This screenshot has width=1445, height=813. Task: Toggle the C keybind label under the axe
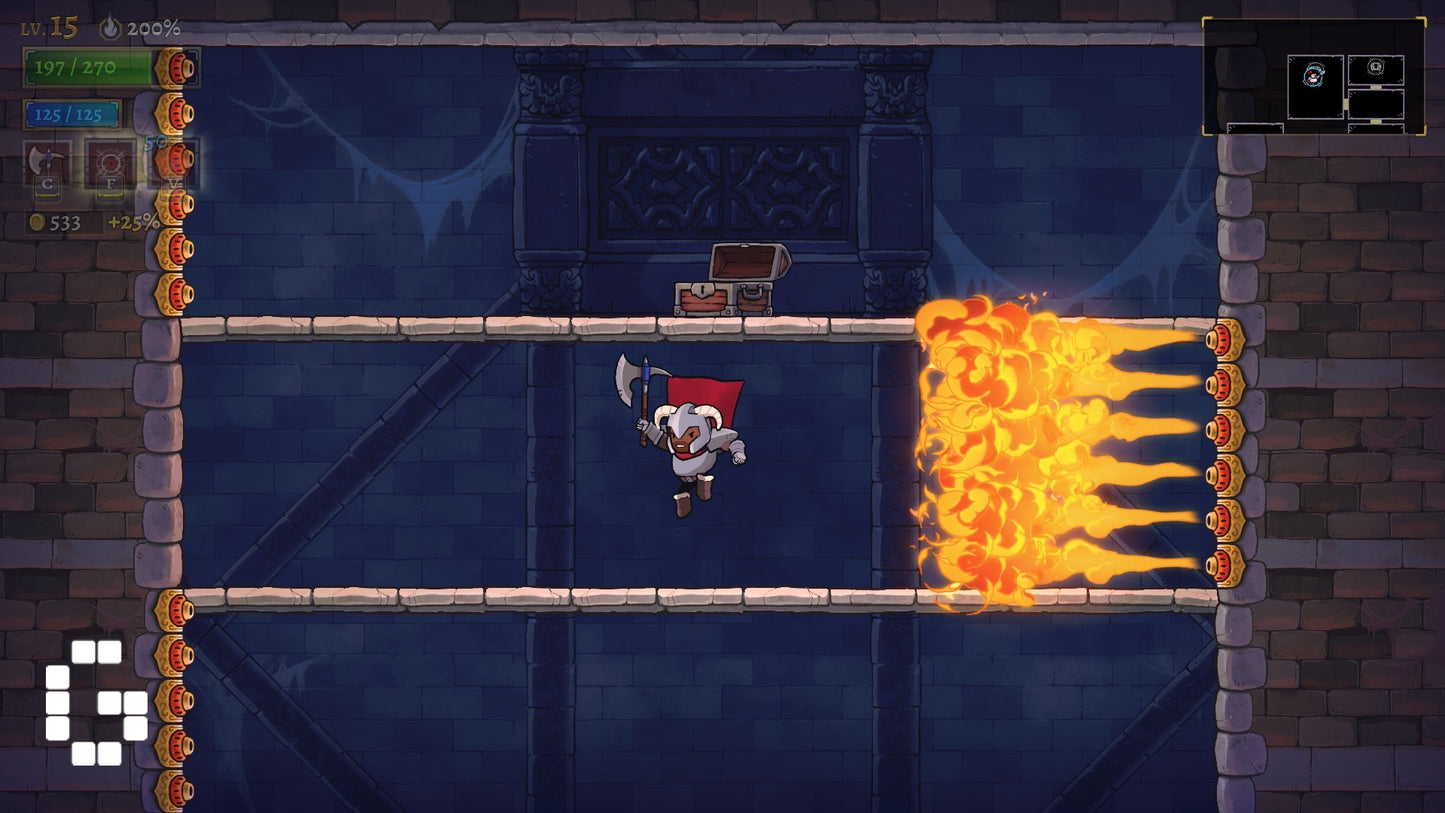pyautogui.click(x=46, y=184)
